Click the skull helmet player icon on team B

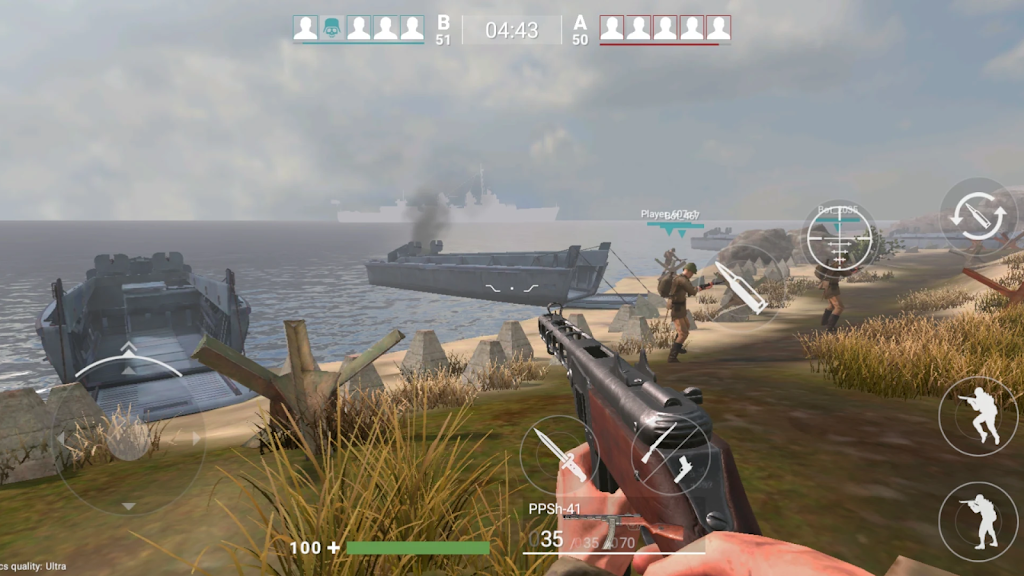[332, 28]
